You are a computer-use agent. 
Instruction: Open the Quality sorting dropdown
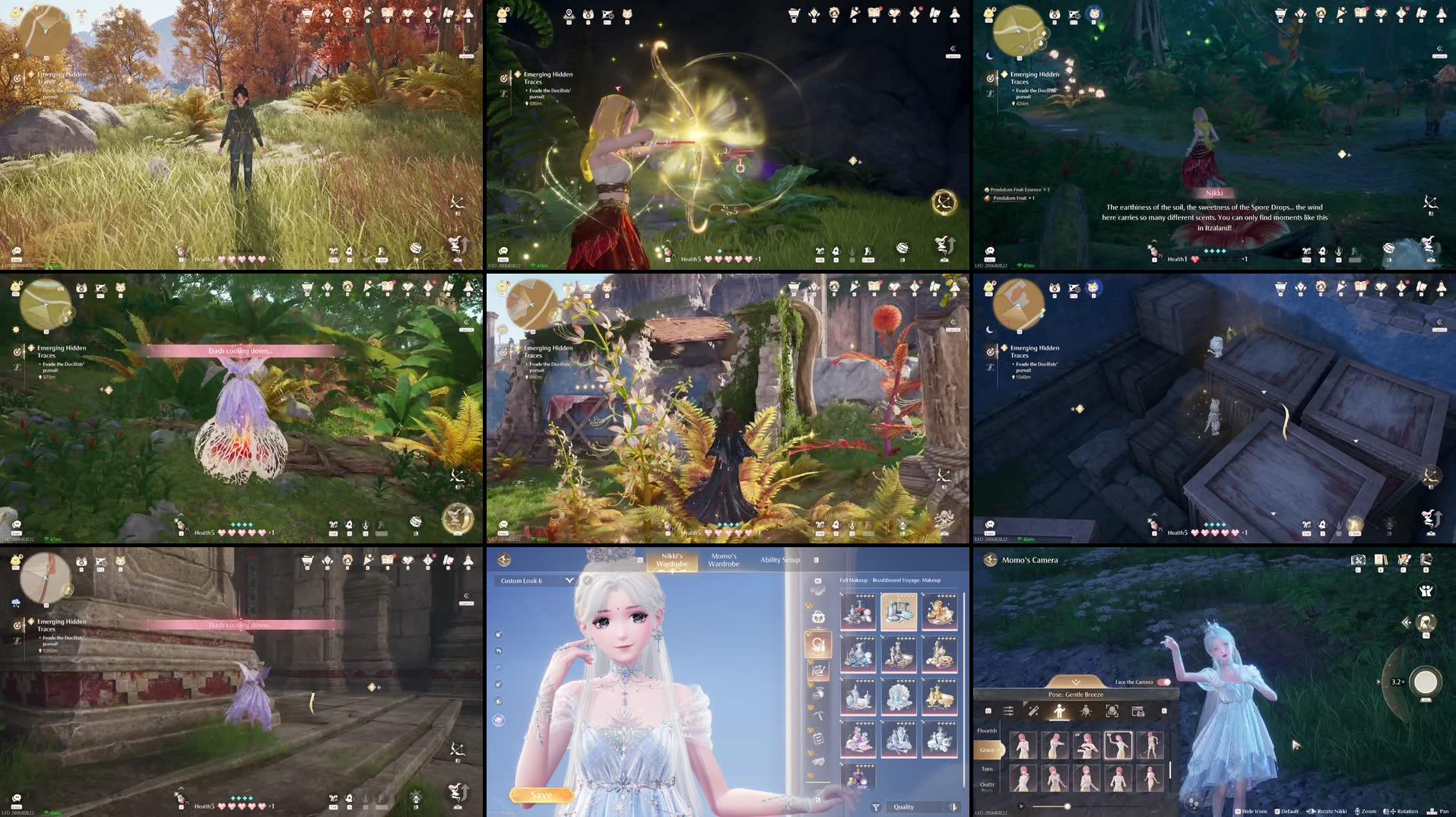coord(903,806)
